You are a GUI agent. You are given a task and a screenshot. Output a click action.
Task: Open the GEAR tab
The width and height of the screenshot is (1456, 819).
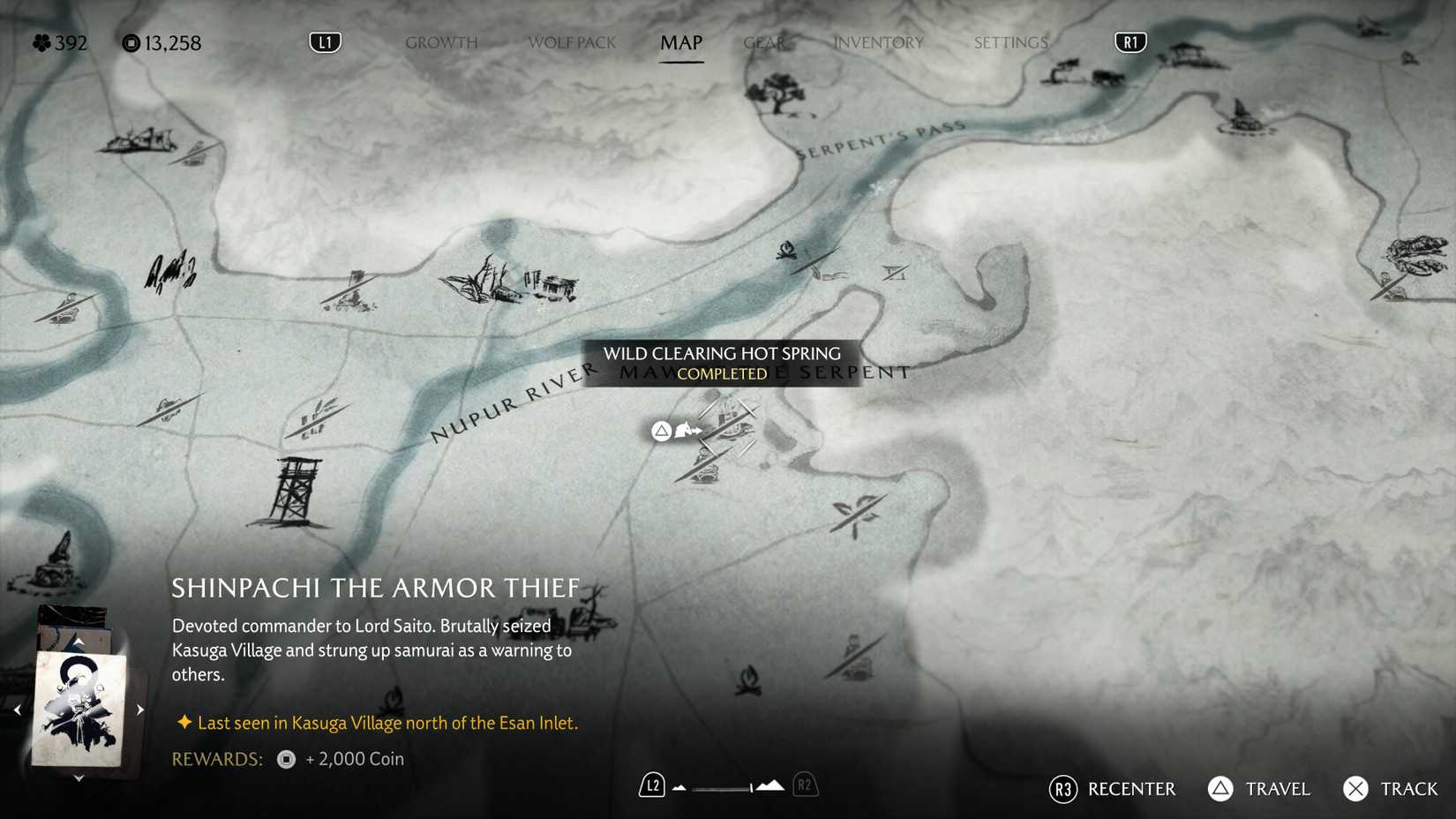[x=764, y=41]
